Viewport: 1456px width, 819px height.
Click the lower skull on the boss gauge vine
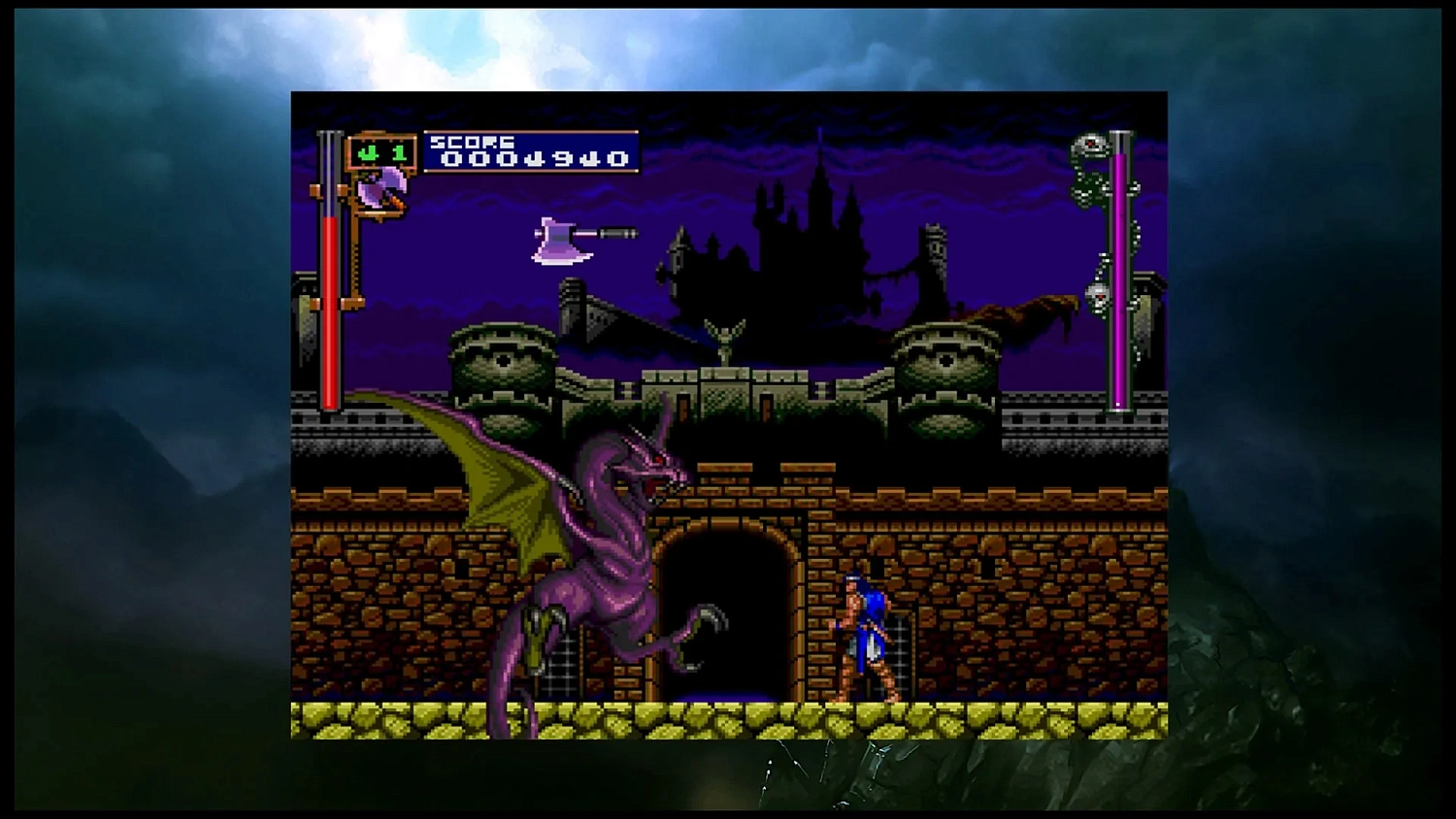1099,296
